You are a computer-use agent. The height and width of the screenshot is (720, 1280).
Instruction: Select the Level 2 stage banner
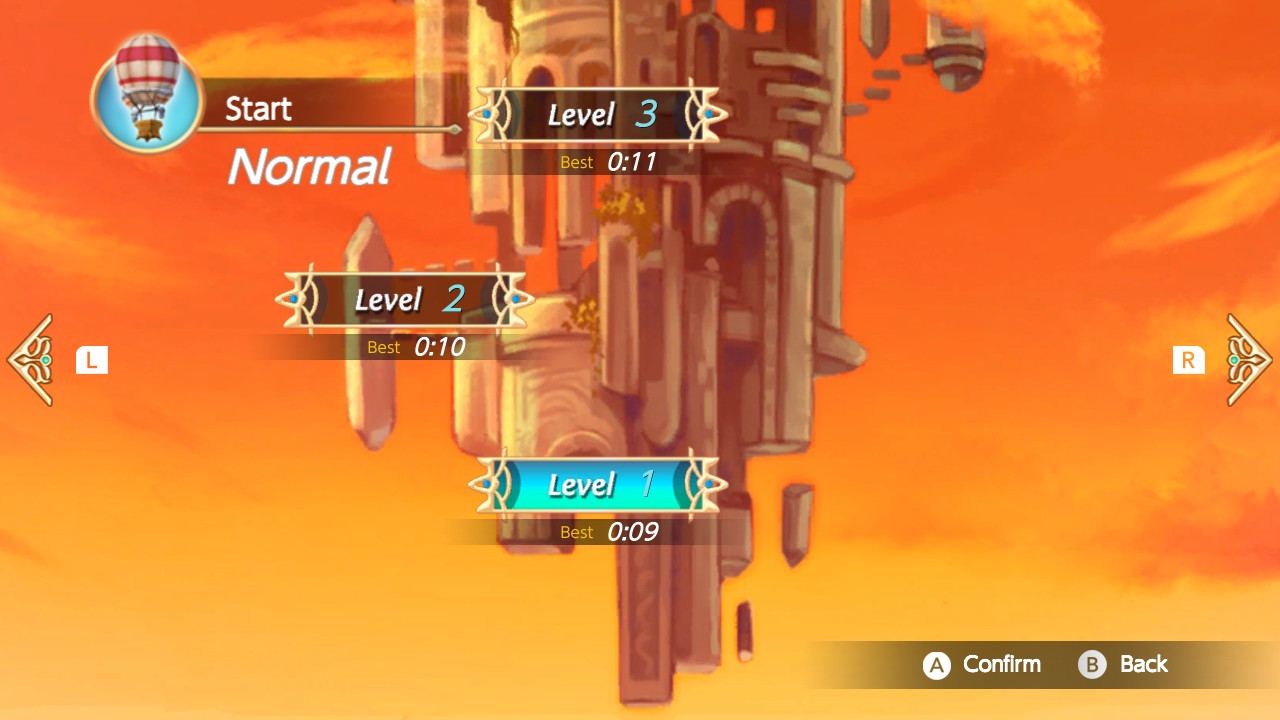pos(403,299)
